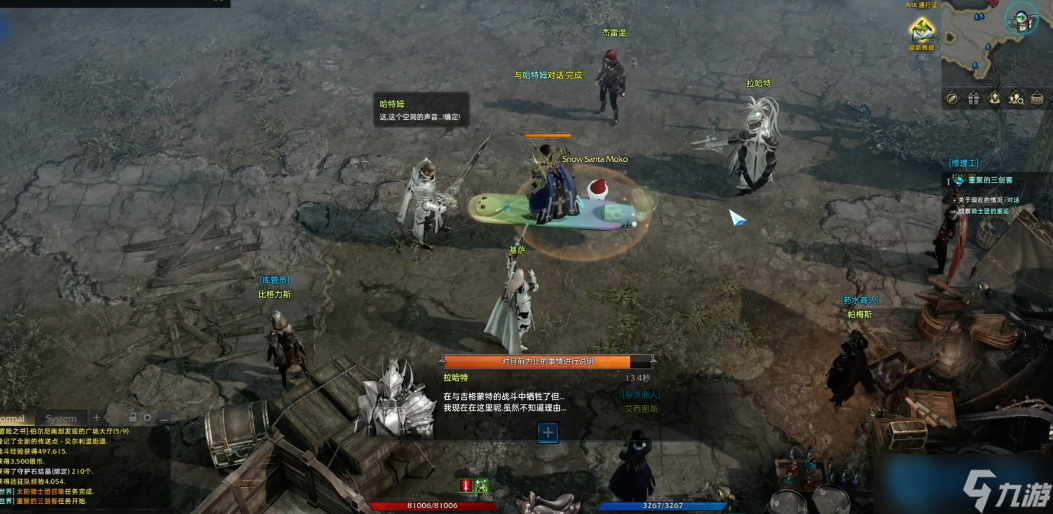This screenshot has height=514, width=1053.
Task: Switch to the System chat tab
Action: point(61,418)
